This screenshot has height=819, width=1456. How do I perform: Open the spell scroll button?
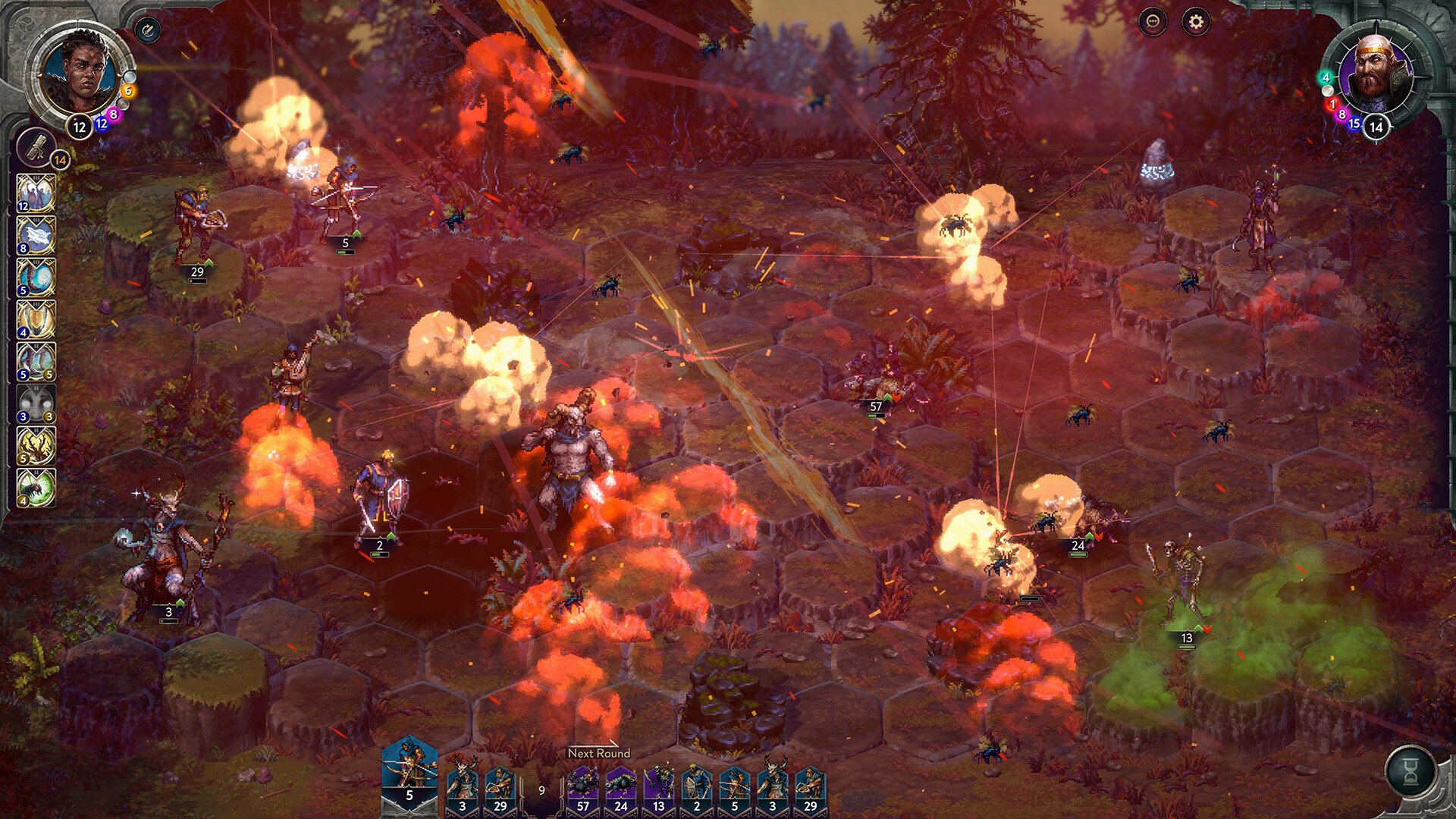[36, 146]
